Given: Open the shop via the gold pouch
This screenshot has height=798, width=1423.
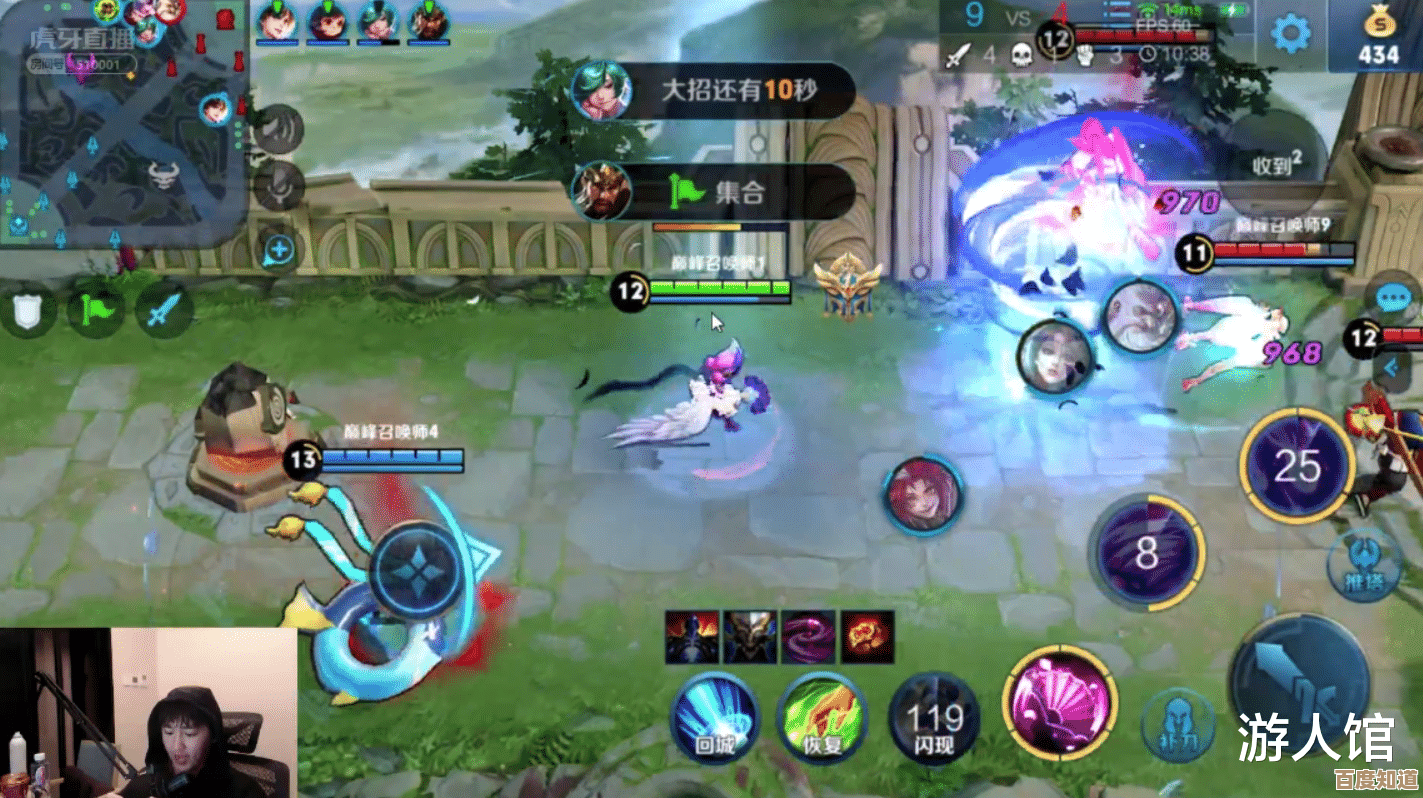Looking at the screenshot, I should 1377,36.
